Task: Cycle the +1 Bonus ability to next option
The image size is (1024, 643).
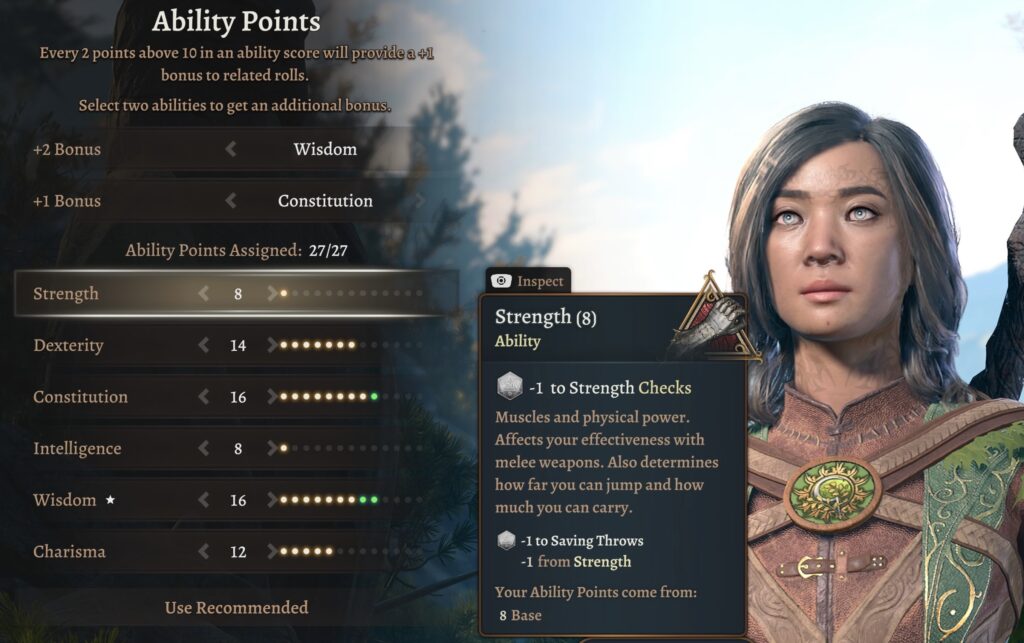Action: tap(420, 201)
